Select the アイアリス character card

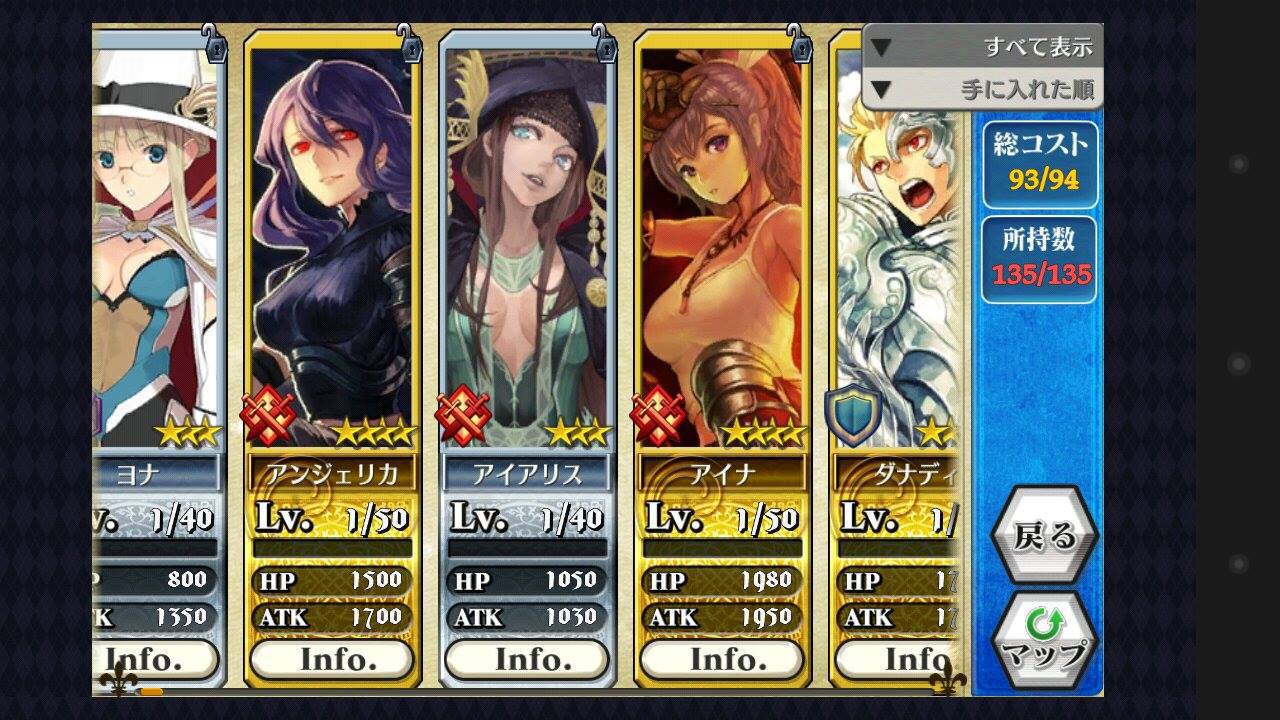(x=527, y=250)
